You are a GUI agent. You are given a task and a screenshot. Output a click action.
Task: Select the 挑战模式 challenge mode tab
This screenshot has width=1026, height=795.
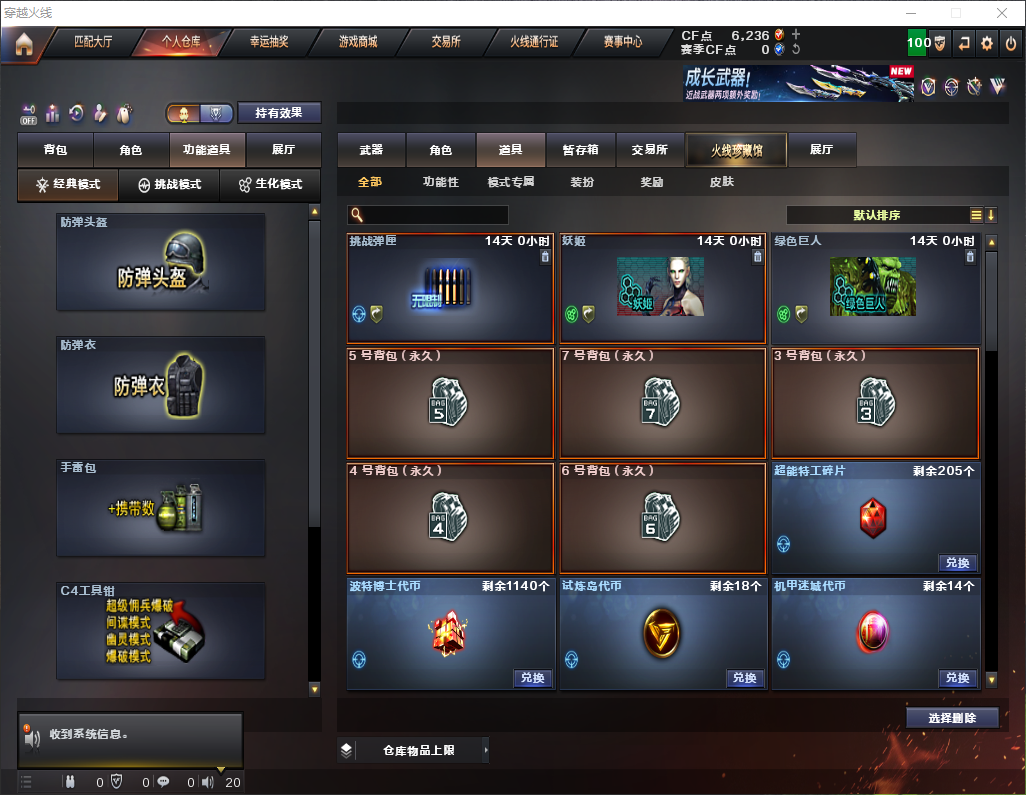click(x=169, y=185)
